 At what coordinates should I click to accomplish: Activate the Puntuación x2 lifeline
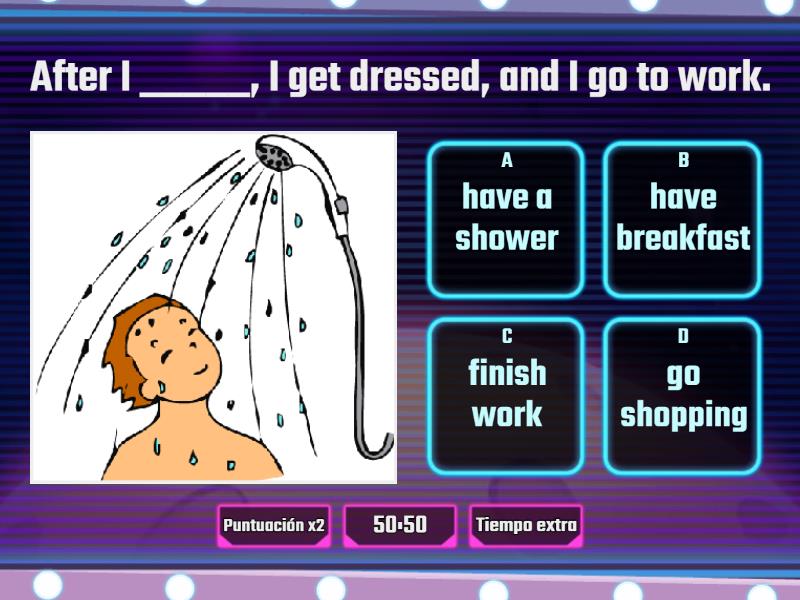[x=274, y=525]
